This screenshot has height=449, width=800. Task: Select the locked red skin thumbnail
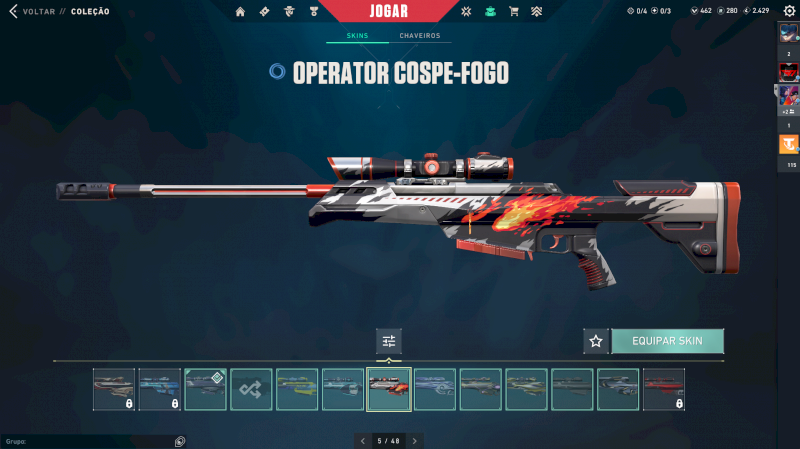coord(664,389)
